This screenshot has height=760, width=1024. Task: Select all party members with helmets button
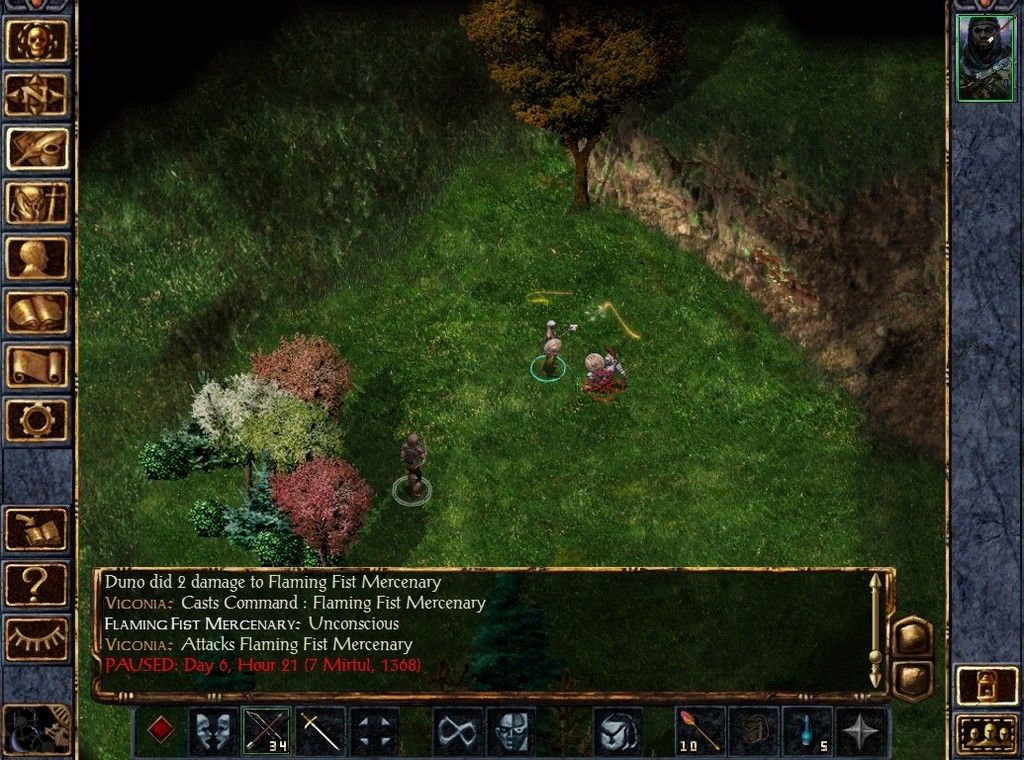[x=986, y=735]
